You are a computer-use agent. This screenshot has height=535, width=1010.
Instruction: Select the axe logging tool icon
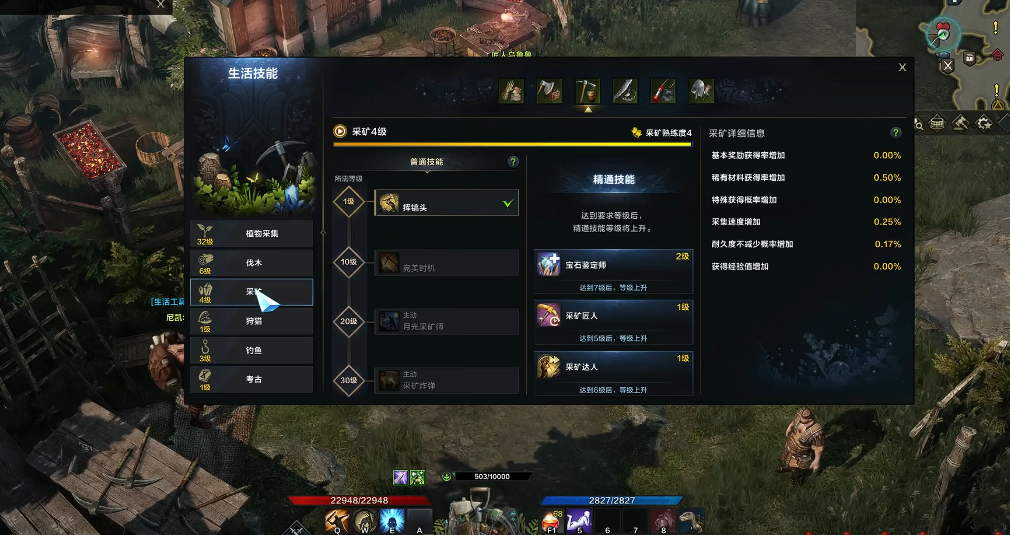point(549,91)
